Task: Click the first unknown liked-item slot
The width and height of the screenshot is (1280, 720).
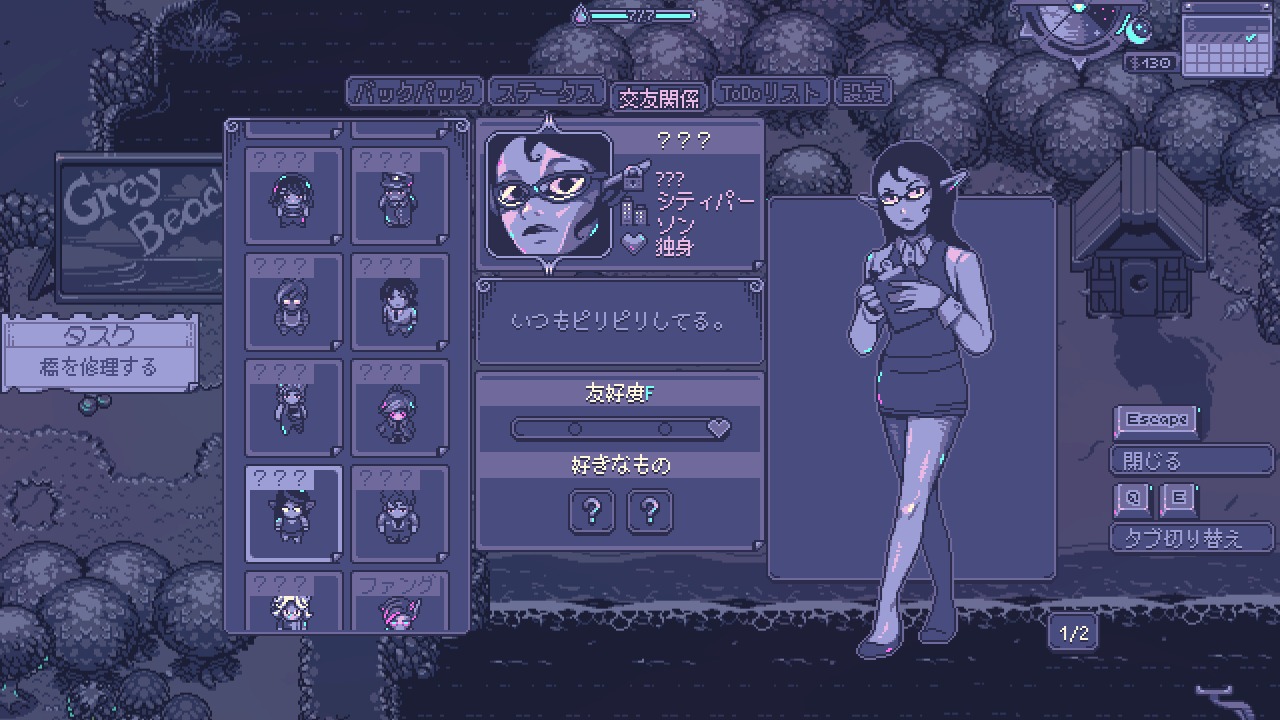Action: (x=592, y=511)
